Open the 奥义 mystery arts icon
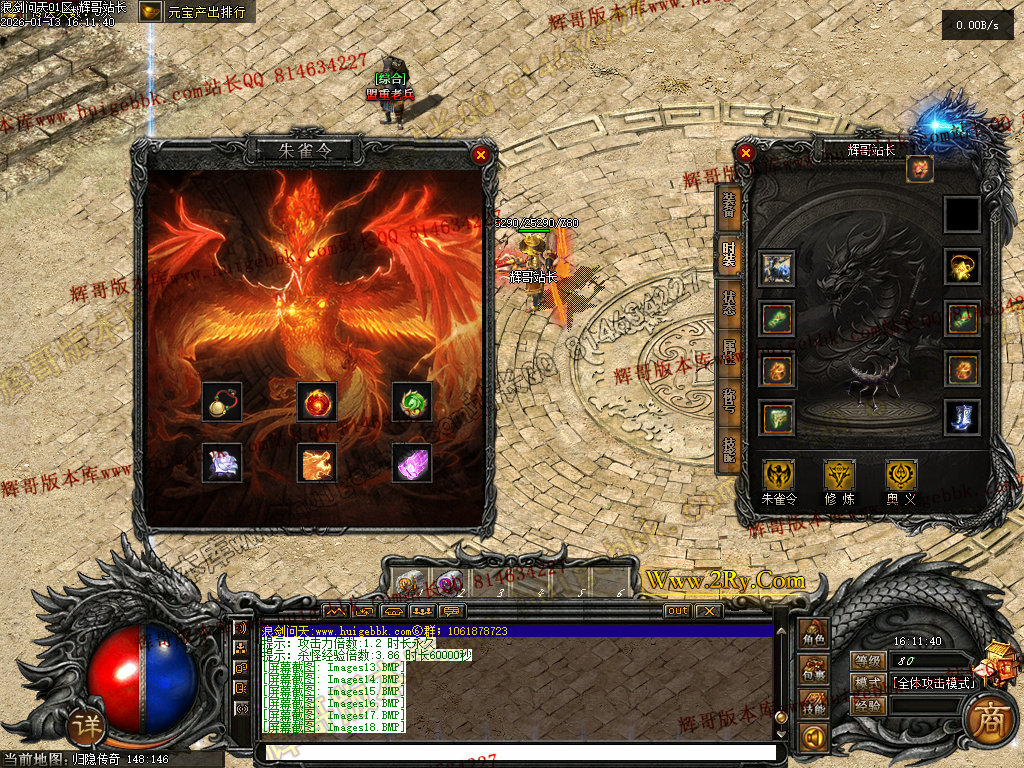 point(900,476)
